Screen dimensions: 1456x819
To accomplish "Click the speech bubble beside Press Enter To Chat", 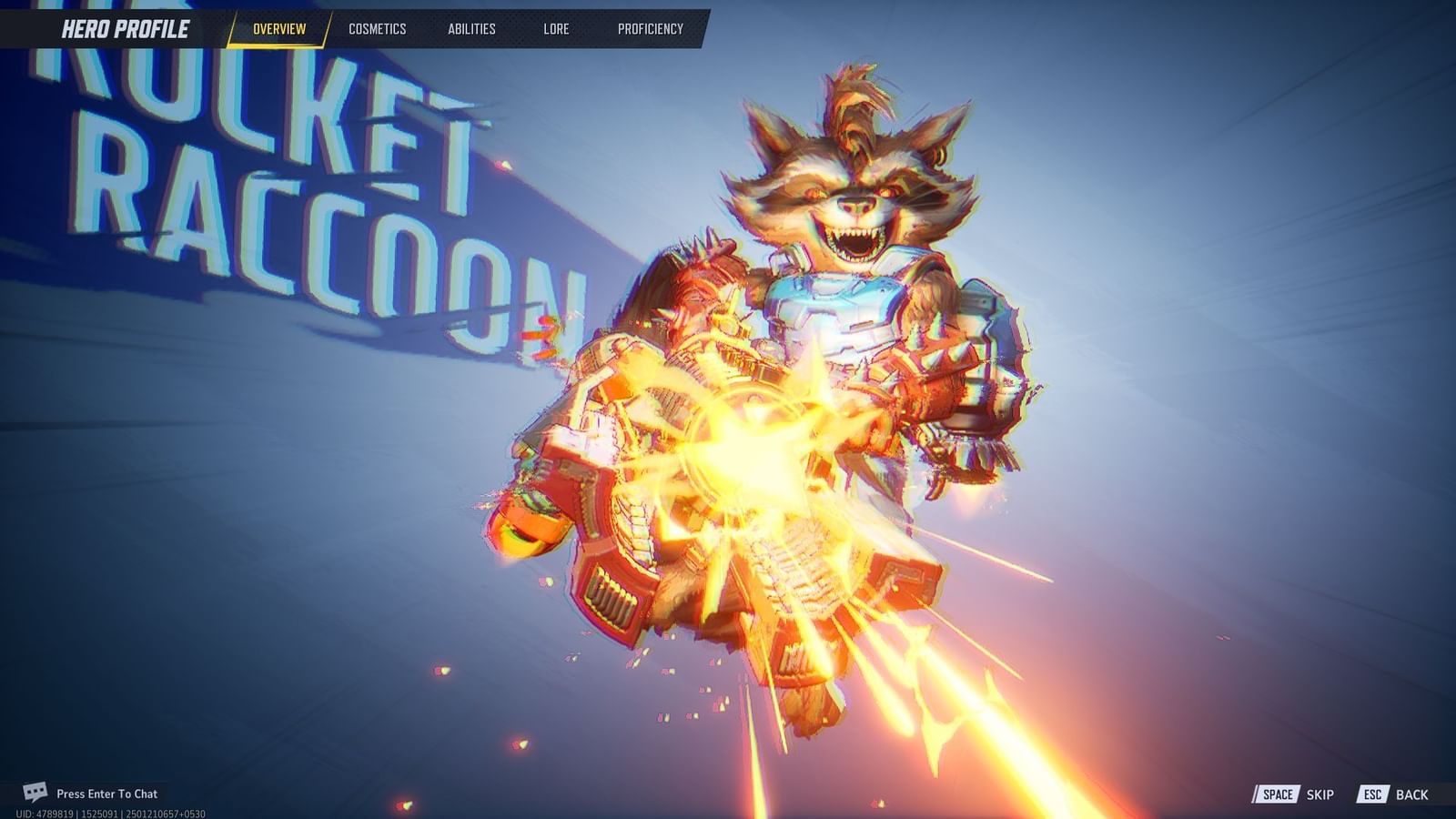I will point(35,793).
